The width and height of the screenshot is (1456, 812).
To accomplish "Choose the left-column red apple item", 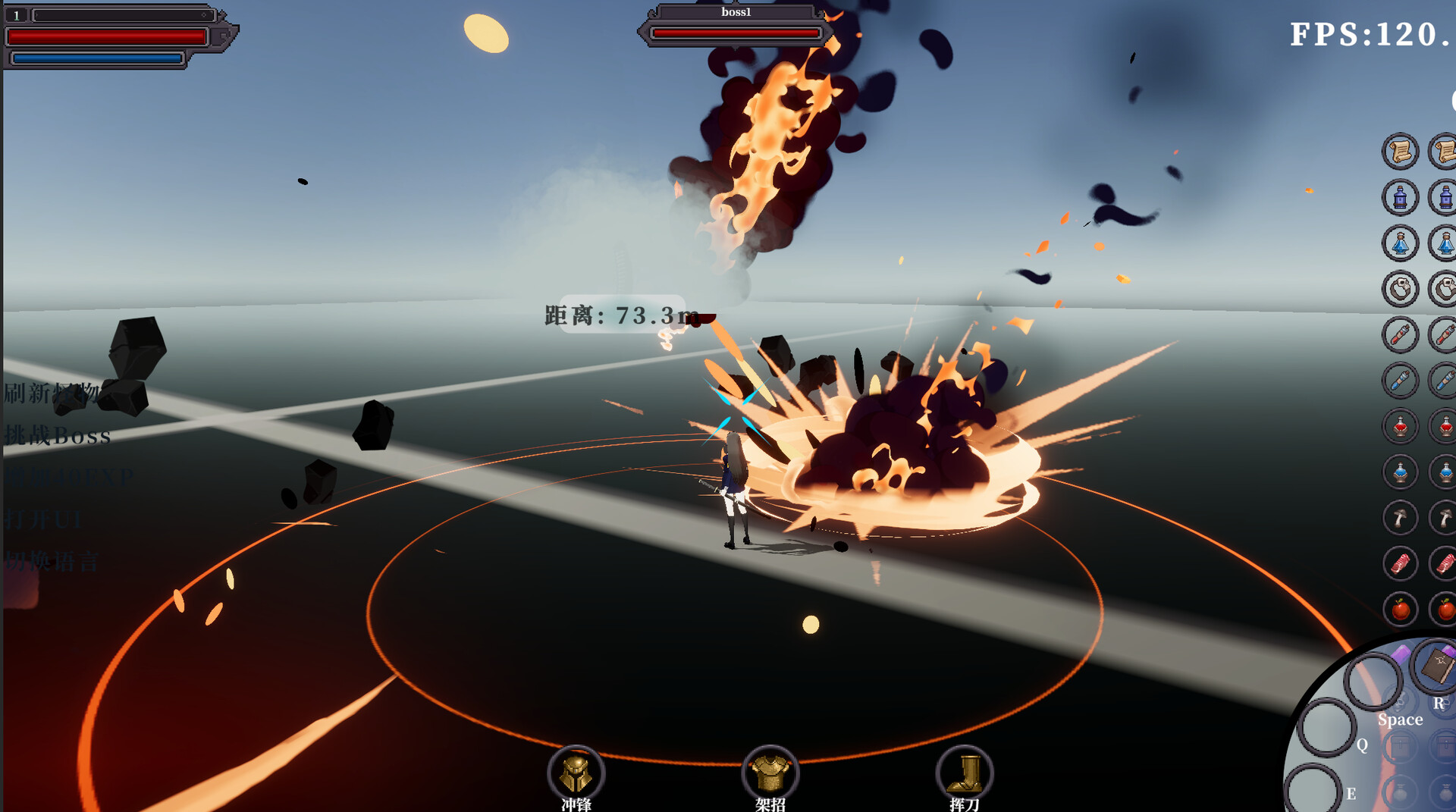I will coord(1400,610).
